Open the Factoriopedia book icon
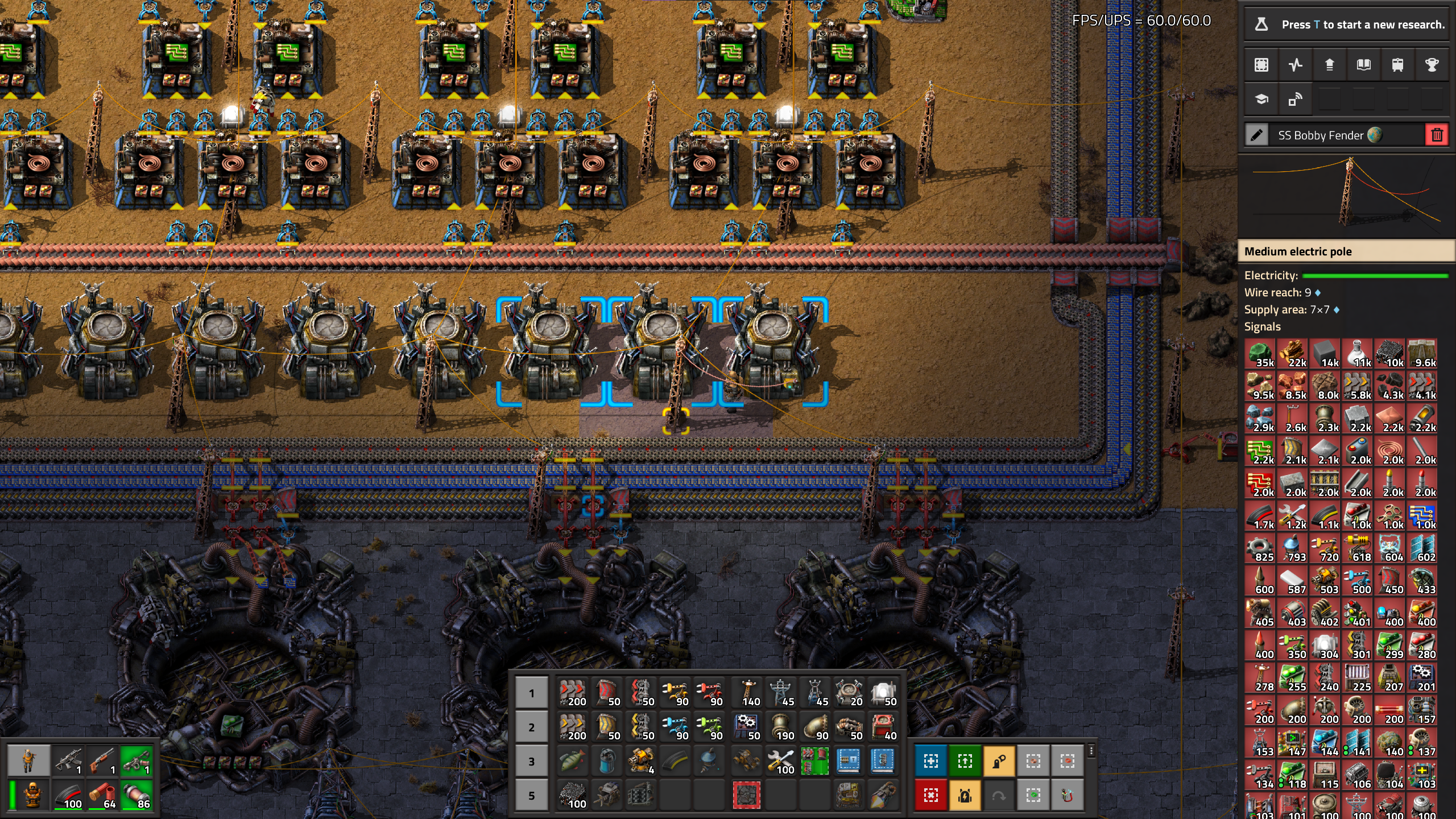This screenshot has width=1456, height=819. pos(1363,65)
